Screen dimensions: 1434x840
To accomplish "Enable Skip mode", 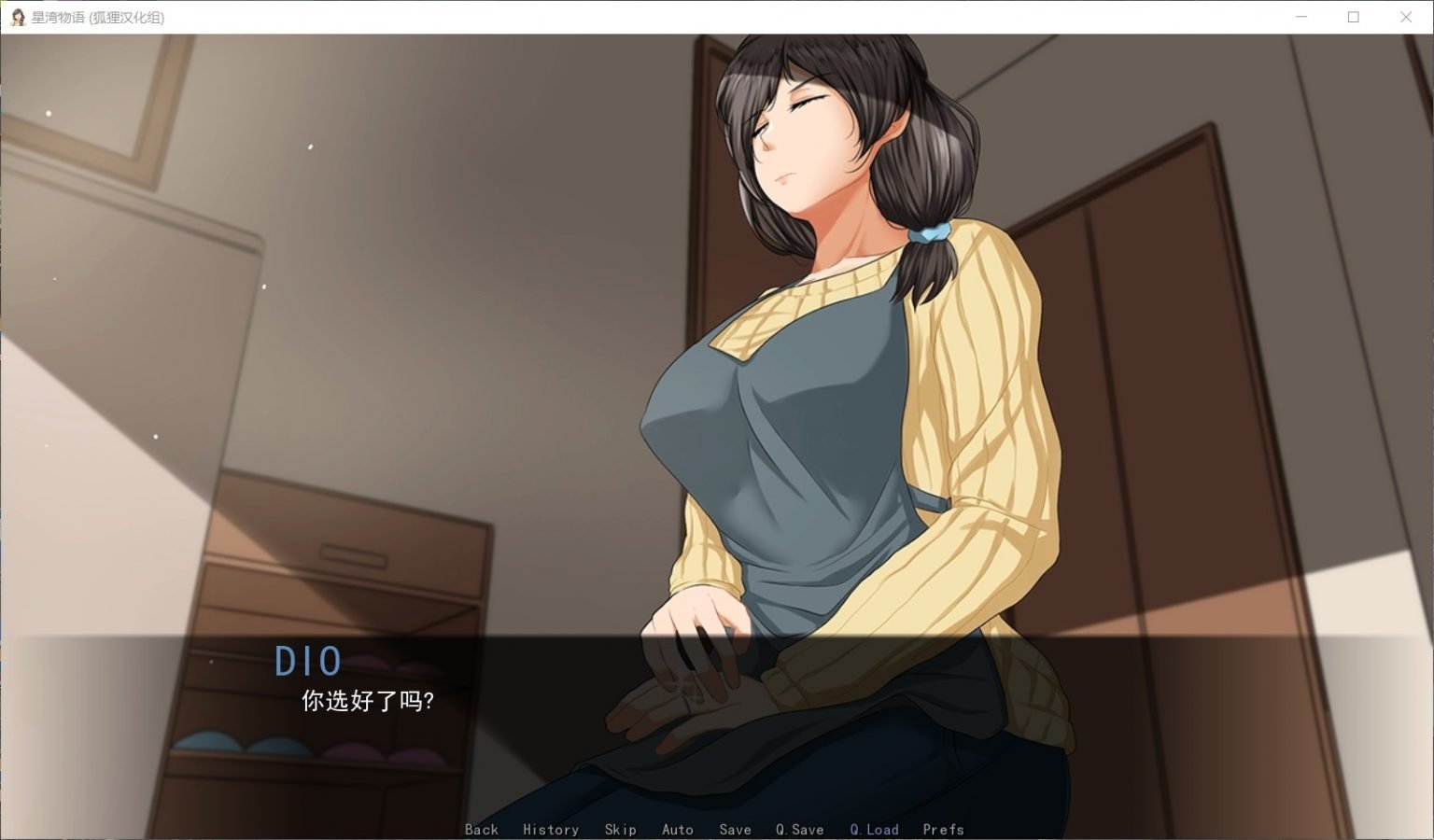I will pyautogui.click(x=621, y=829).
